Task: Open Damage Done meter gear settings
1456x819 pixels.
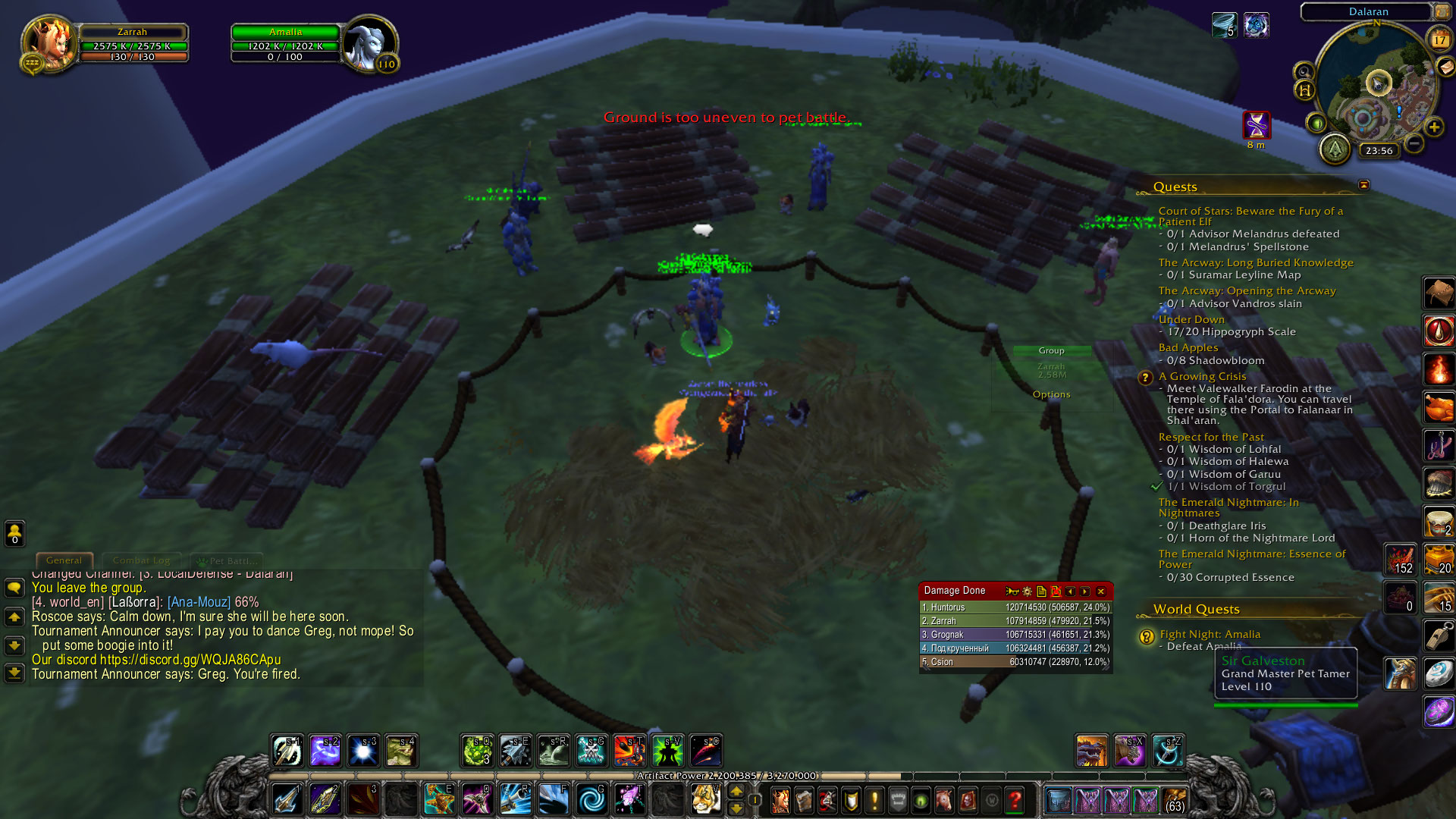Action: pos(1027,591)
